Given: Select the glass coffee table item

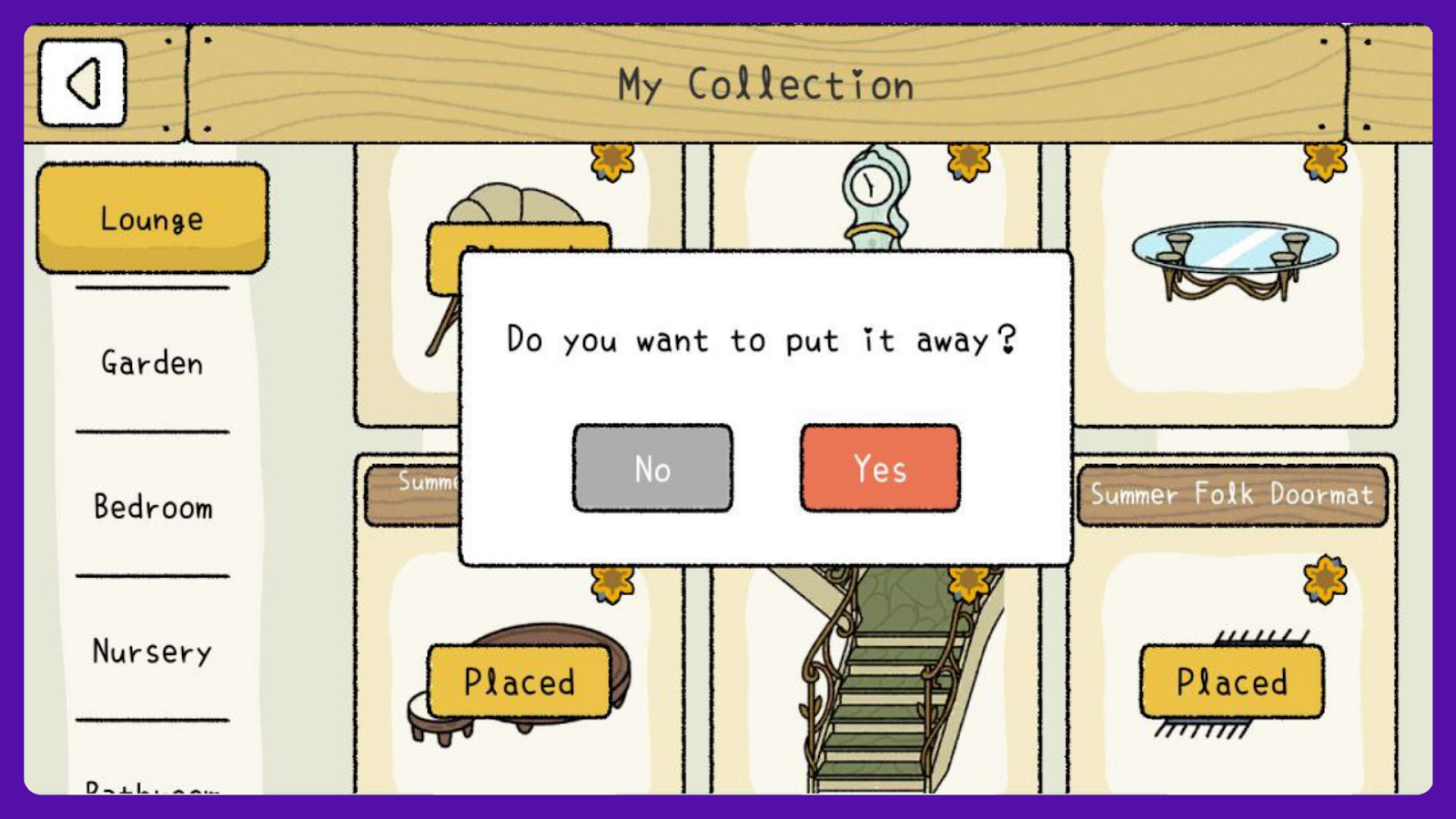Looking at the screenshot, I should (x=1233, y=259).
